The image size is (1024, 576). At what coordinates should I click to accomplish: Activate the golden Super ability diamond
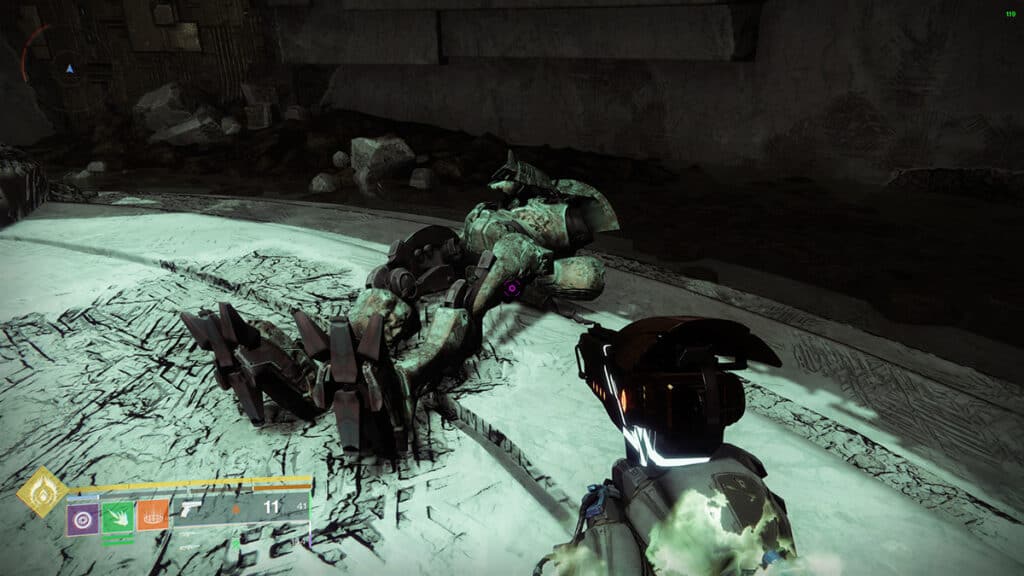pos(42,492)
